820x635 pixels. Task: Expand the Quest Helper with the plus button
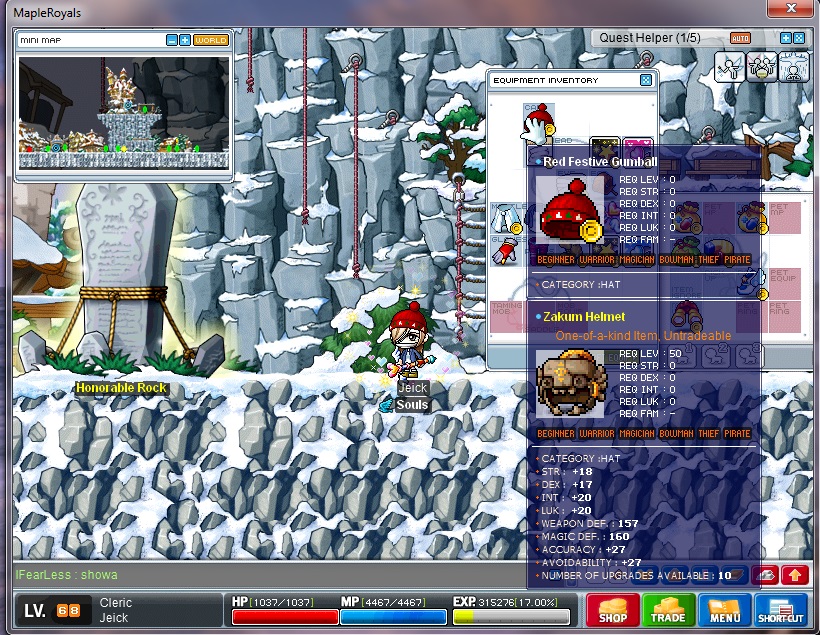point(786,38)
